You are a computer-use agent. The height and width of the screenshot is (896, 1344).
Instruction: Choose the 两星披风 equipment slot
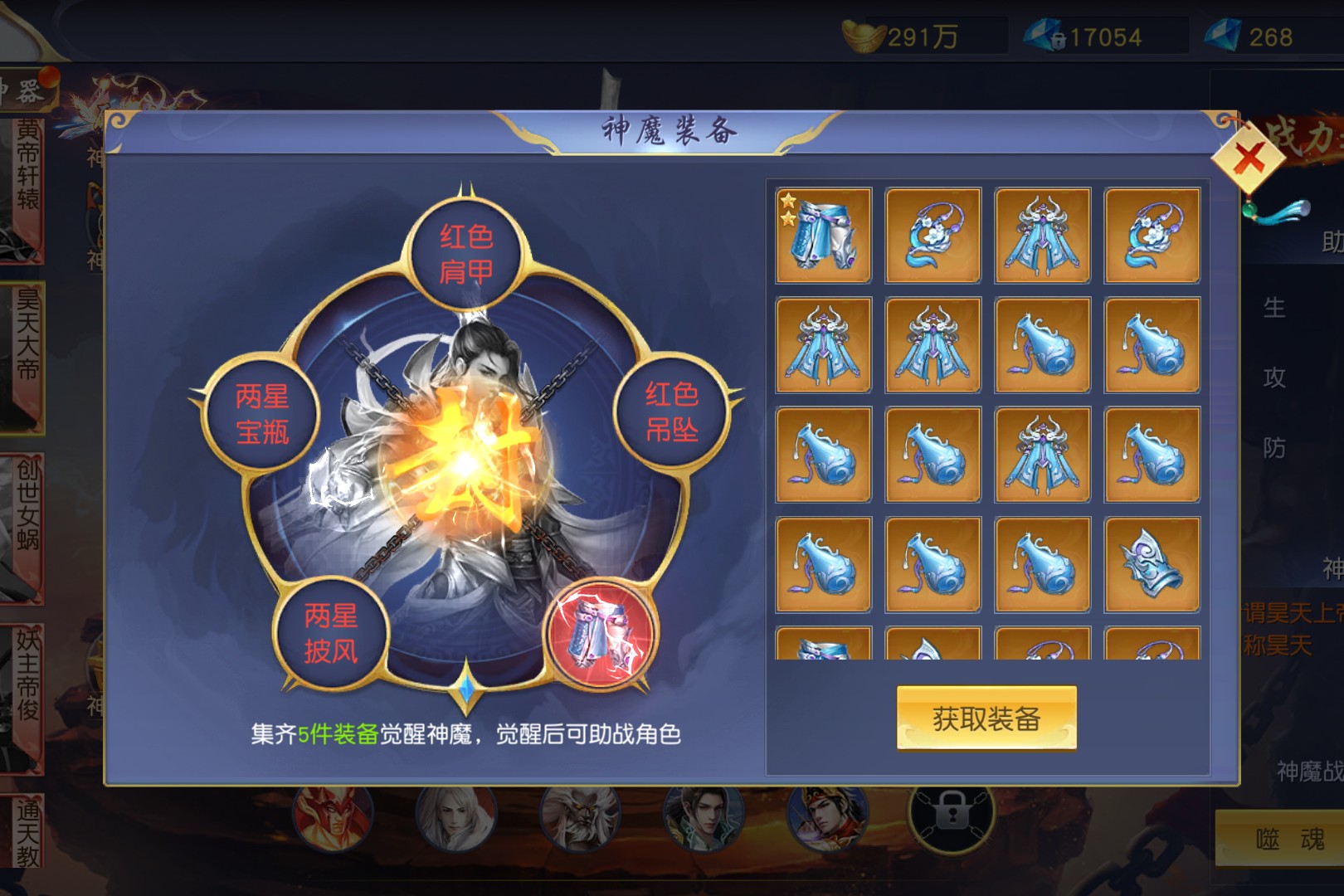[x=331, y=632]
